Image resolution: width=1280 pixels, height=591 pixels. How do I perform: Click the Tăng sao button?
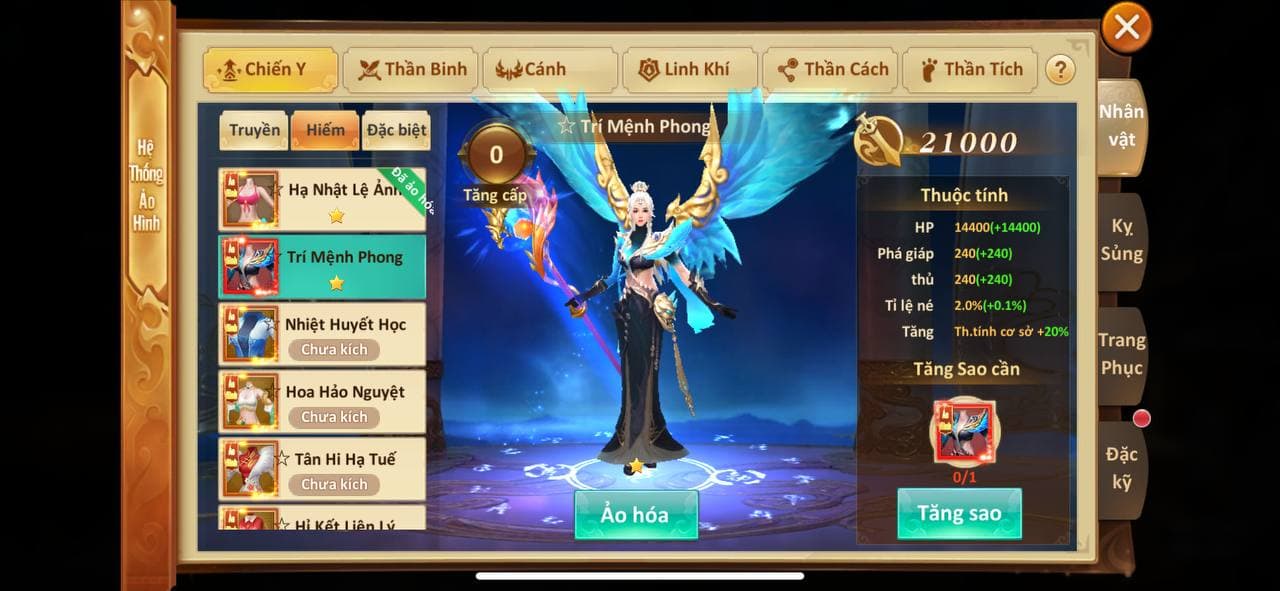pyautogui.click(x=959, y=514)
